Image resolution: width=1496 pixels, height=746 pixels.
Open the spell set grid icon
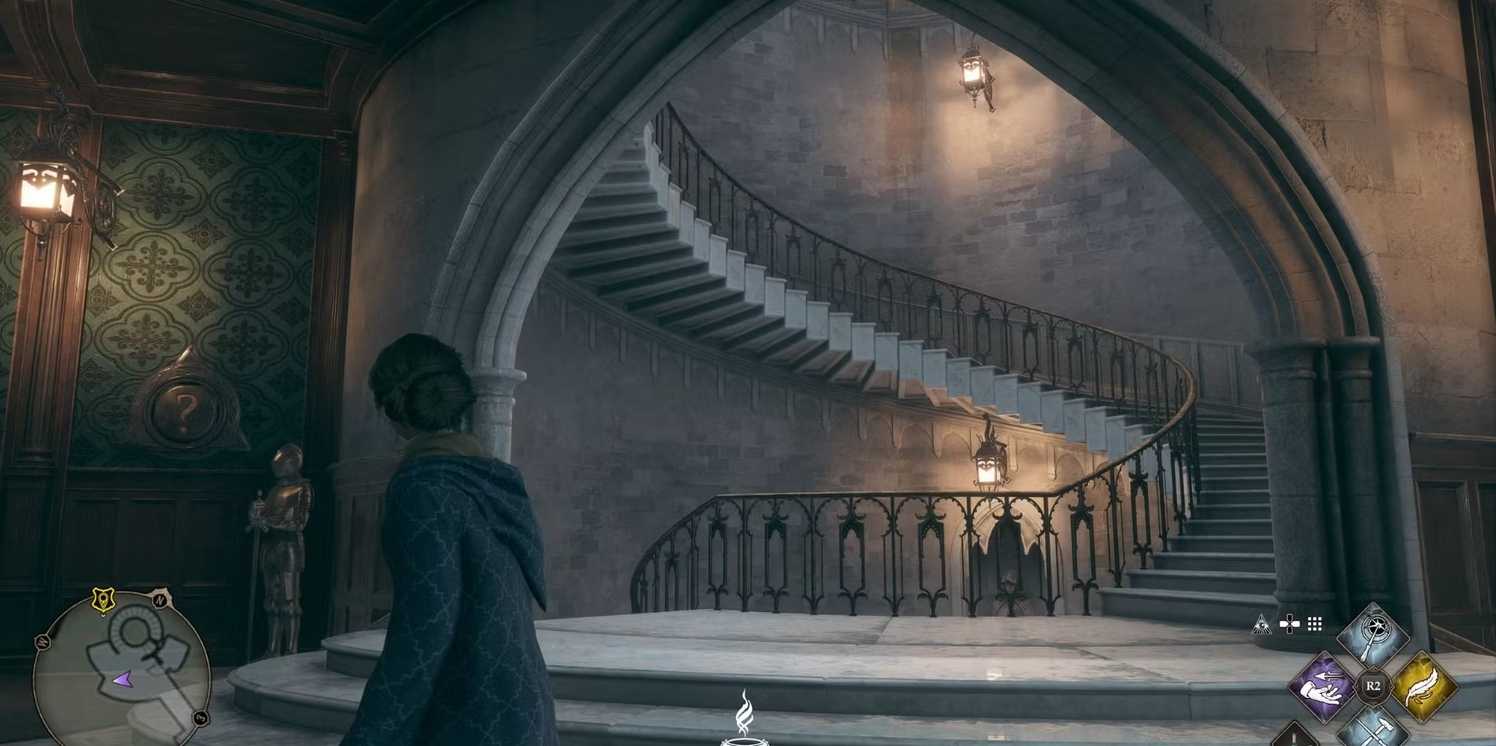(x=1315, y=624)
